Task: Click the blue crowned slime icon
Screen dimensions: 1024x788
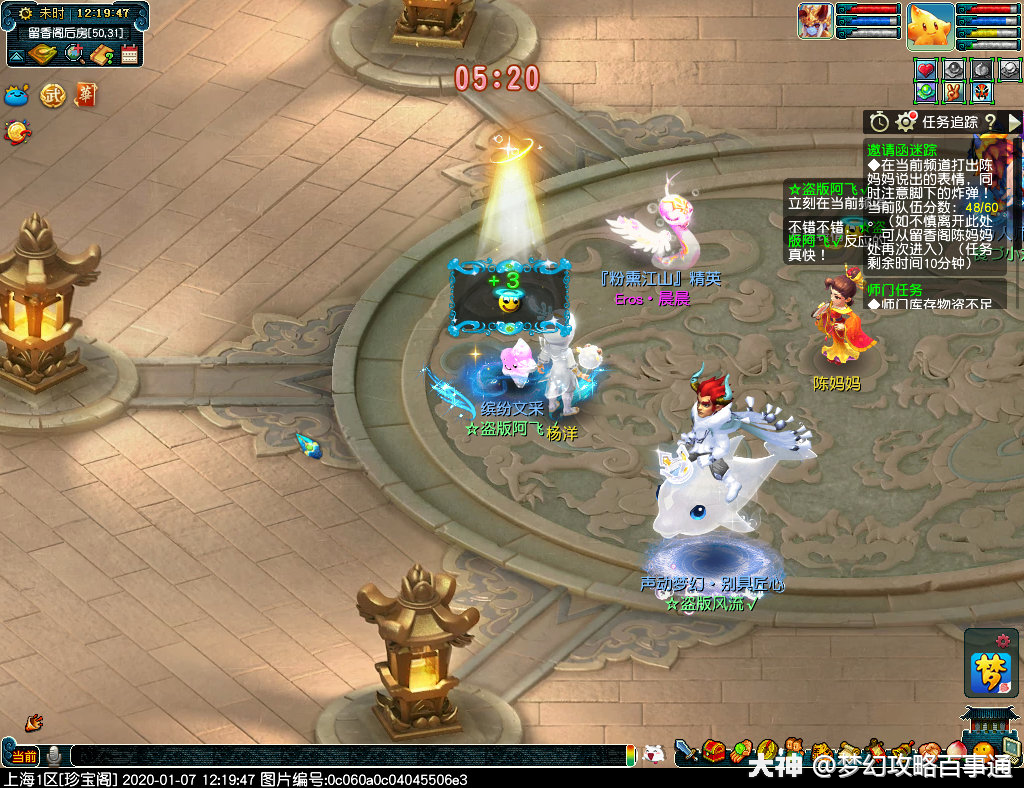Action: 18,95
